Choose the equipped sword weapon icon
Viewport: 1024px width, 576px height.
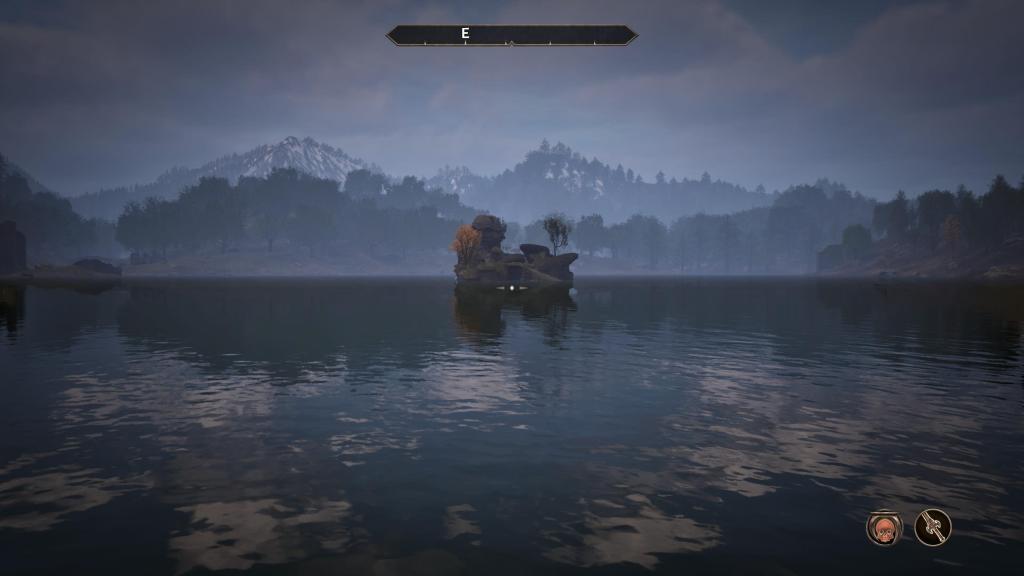point(933,527)
